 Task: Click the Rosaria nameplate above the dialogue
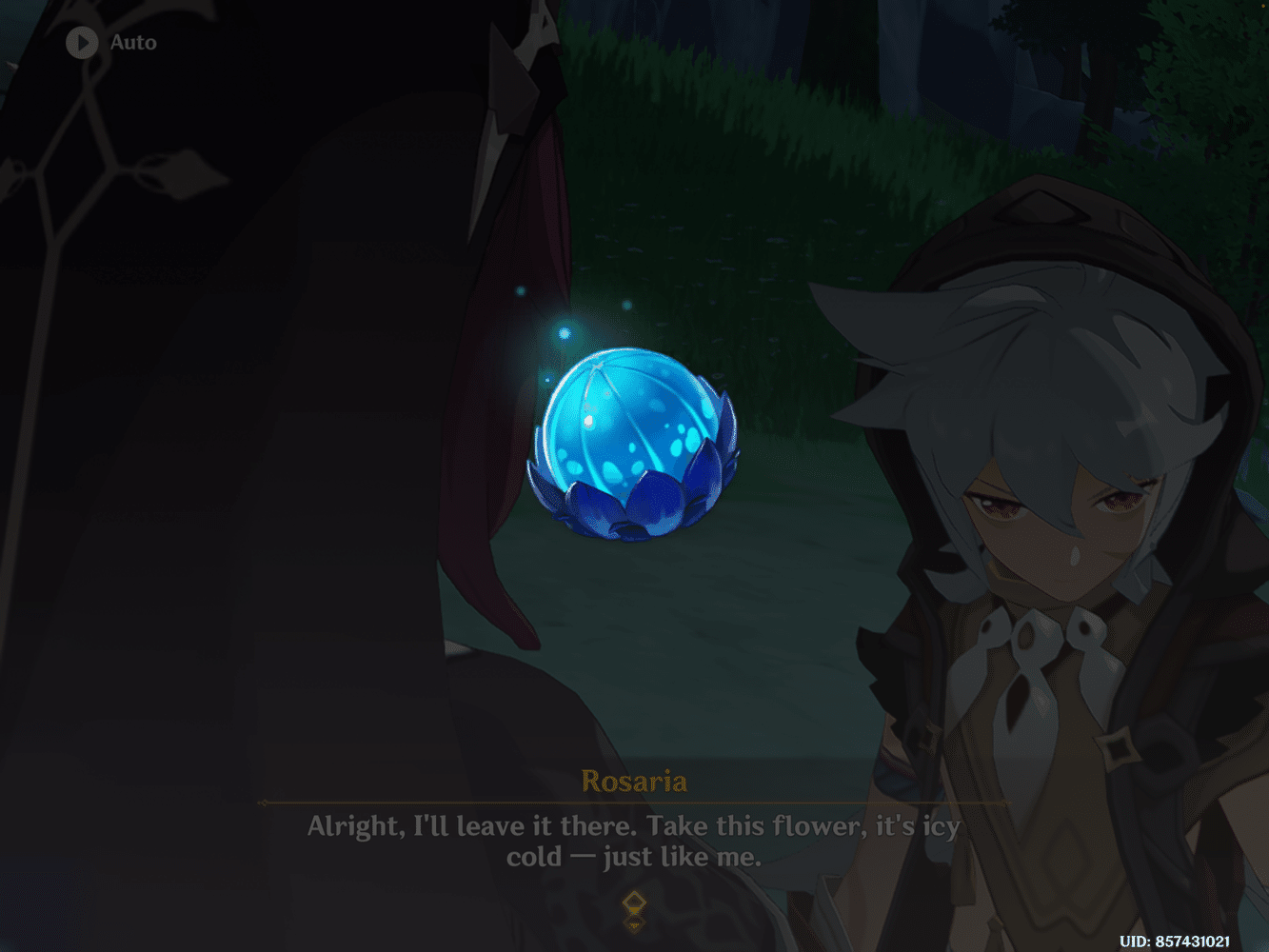(634, 781)
